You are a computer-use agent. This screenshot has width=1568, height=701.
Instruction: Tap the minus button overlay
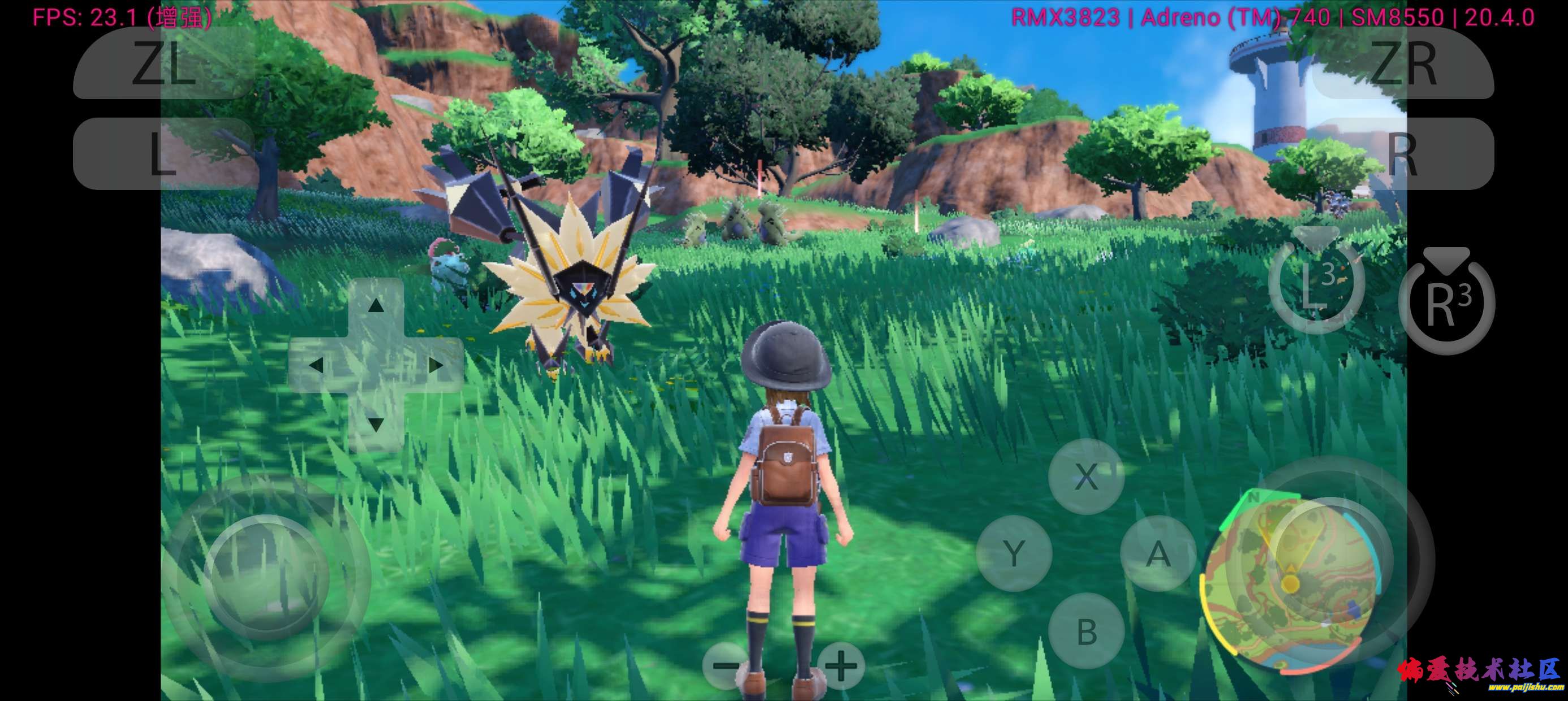tap(725, 665)
